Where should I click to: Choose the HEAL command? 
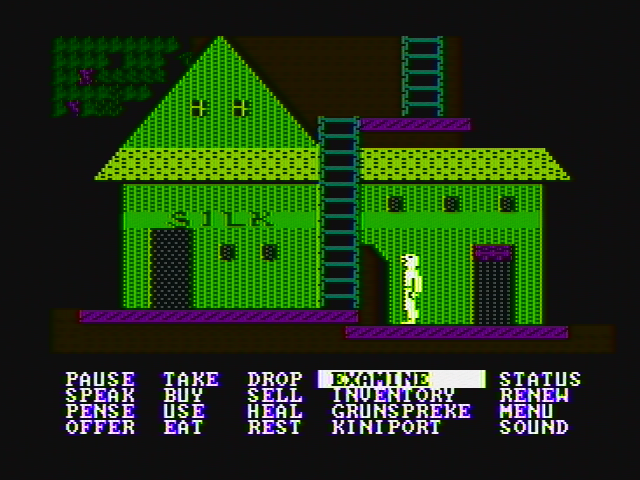tap(275, 411)
